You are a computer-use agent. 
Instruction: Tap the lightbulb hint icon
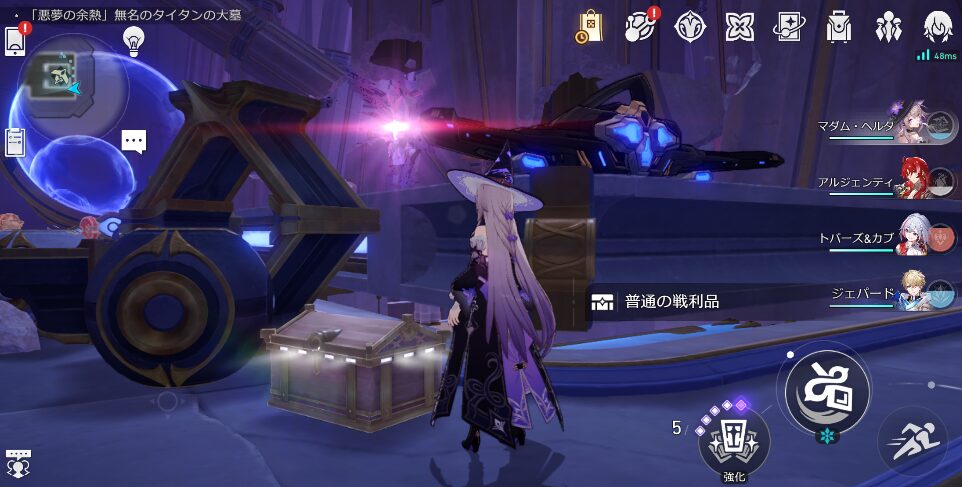pyautogui.click(x=133, y=40)
